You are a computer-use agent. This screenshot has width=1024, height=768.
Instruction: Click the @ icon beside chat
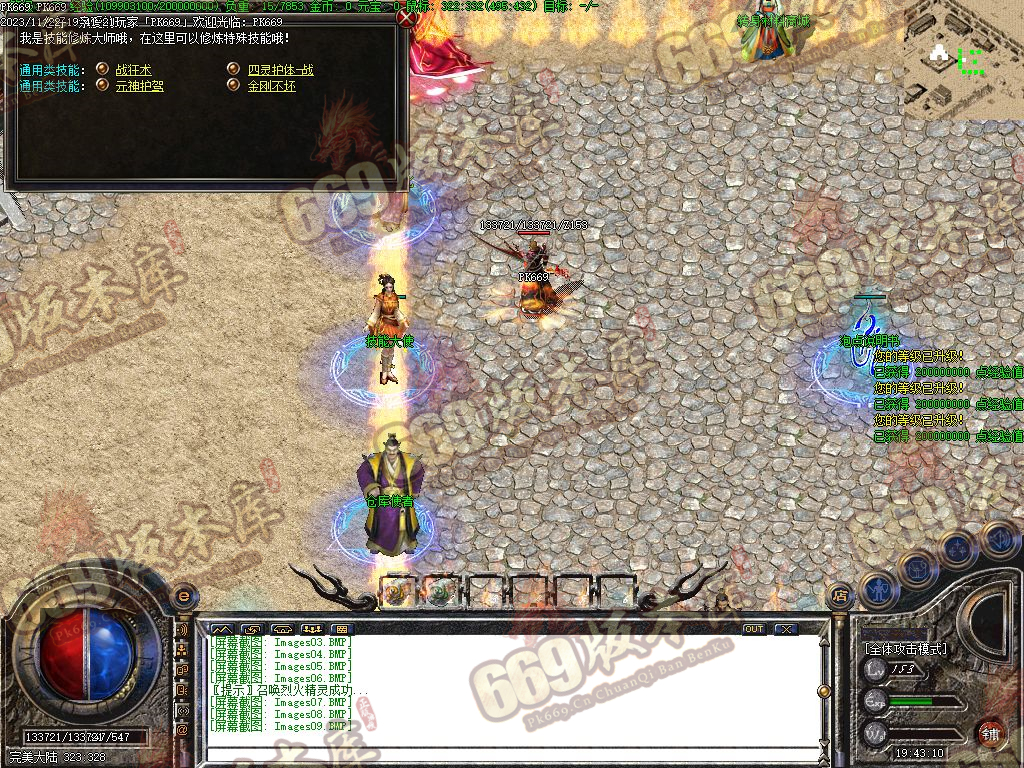tap(182, 730)
